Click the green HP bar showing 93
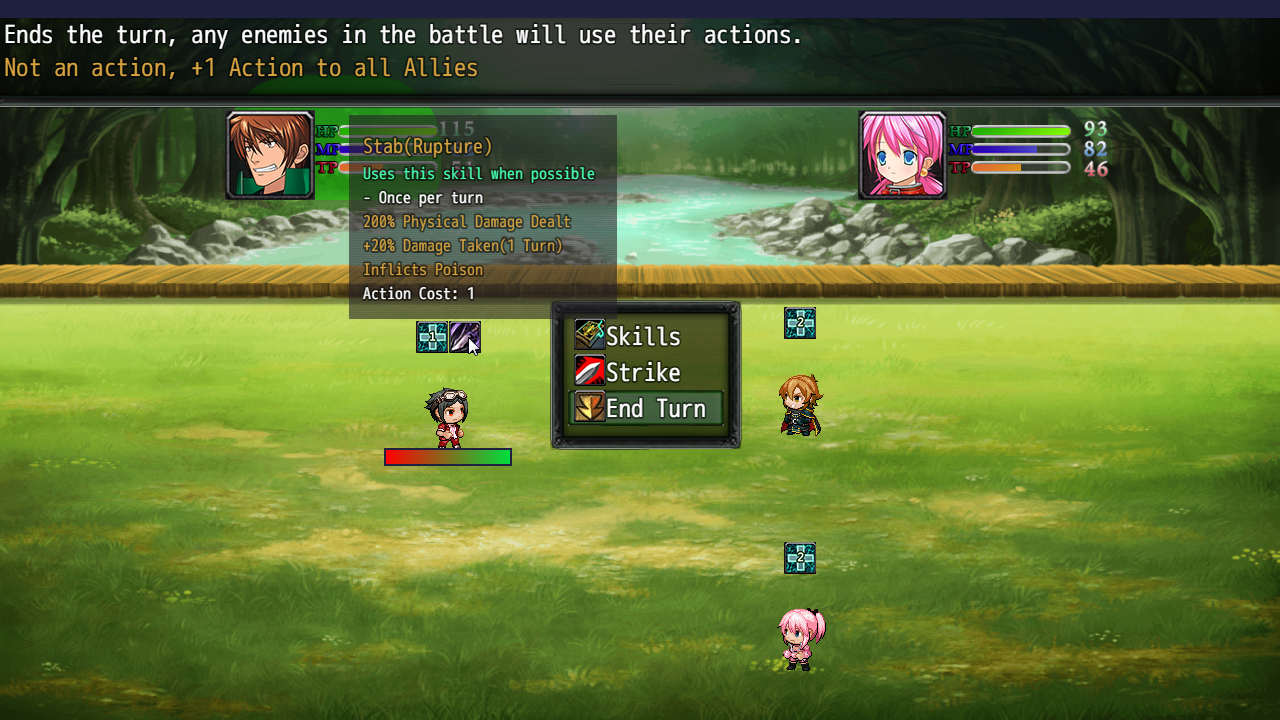This screenshot has height=720, width=1280. click(1016, 129)
